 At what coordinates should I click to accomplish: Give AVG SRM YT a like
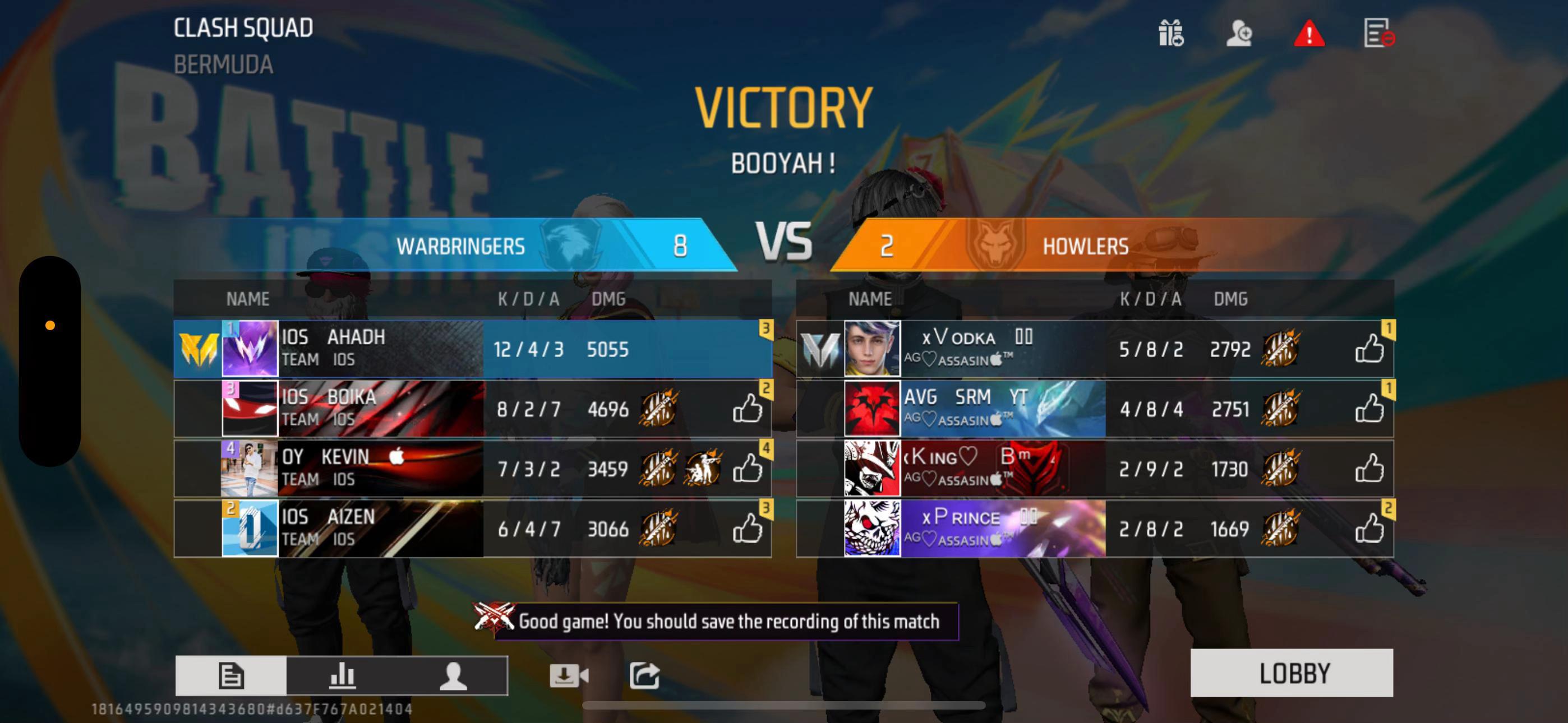point(1369,409)
